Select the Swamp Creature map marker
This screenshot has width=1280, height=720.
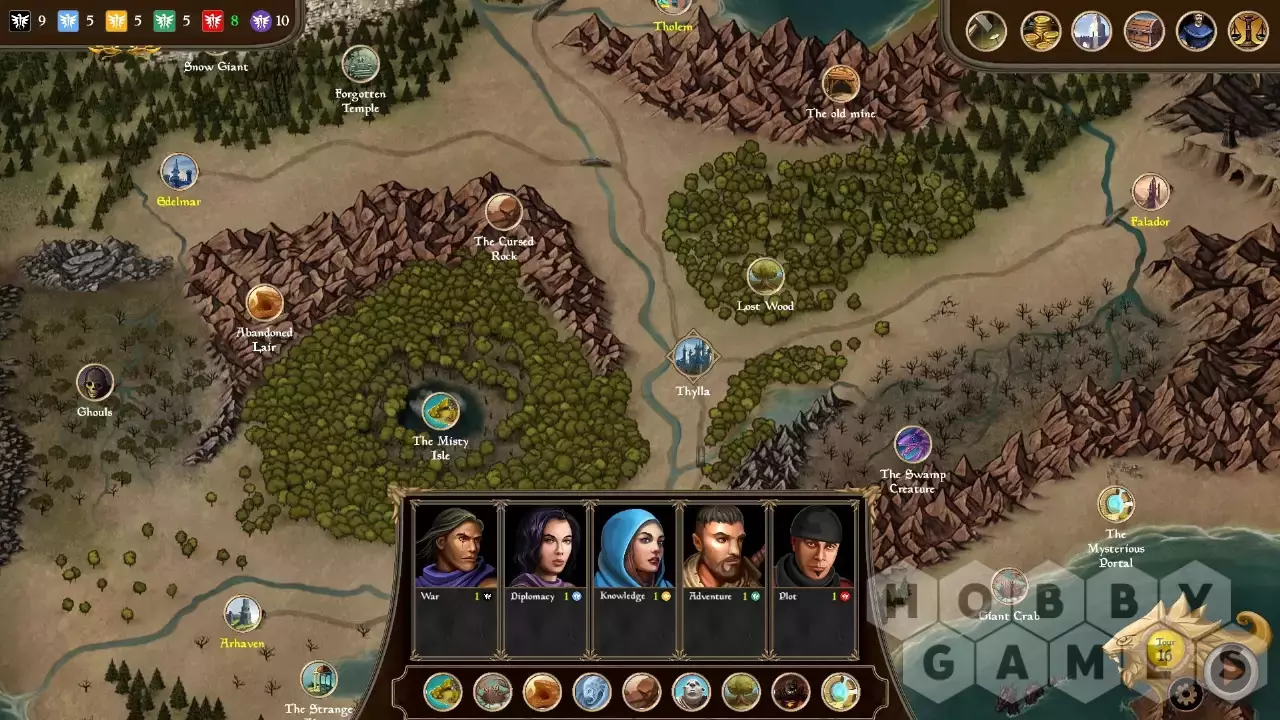pos(912,445)
